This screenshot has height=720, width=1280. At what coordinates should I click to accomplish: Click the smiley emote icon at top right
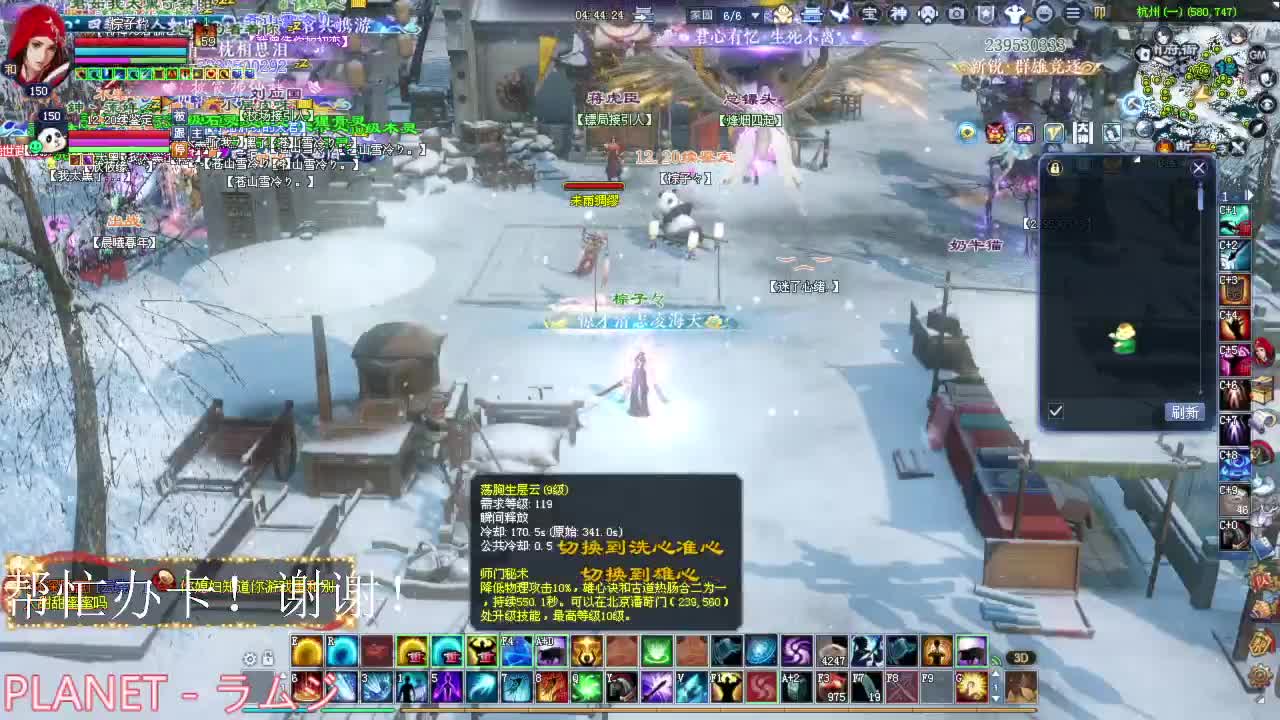click(x=1046, y=14)
